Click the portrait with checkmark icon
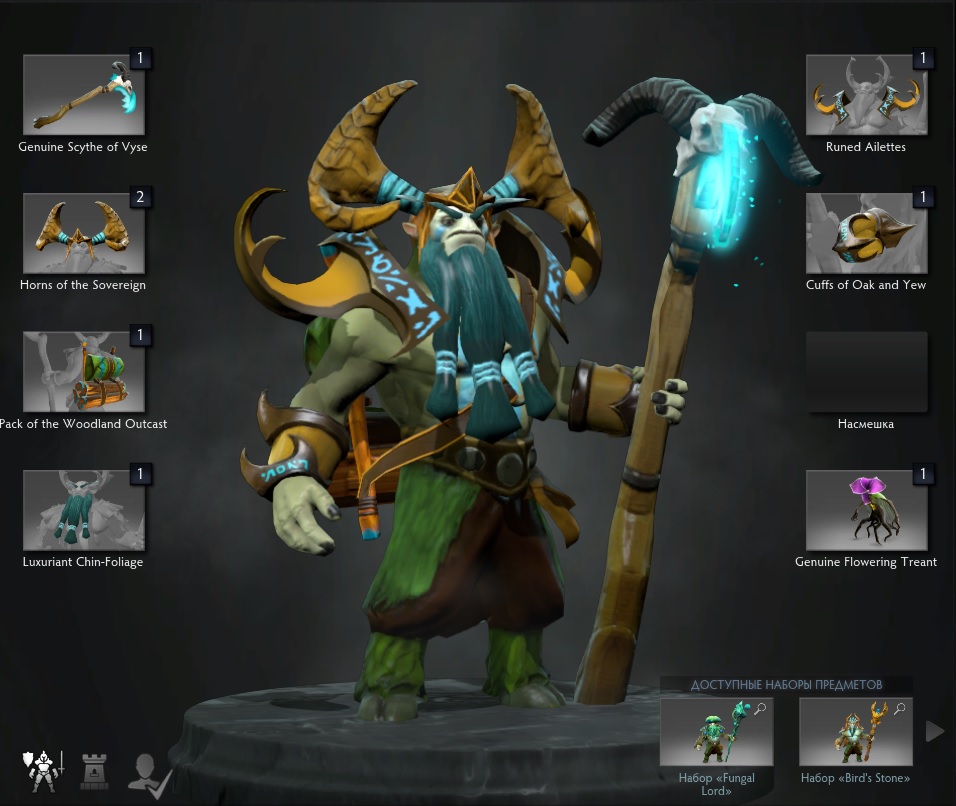The width and height of the screenshot is (956, 806). [x=150, y=773]
